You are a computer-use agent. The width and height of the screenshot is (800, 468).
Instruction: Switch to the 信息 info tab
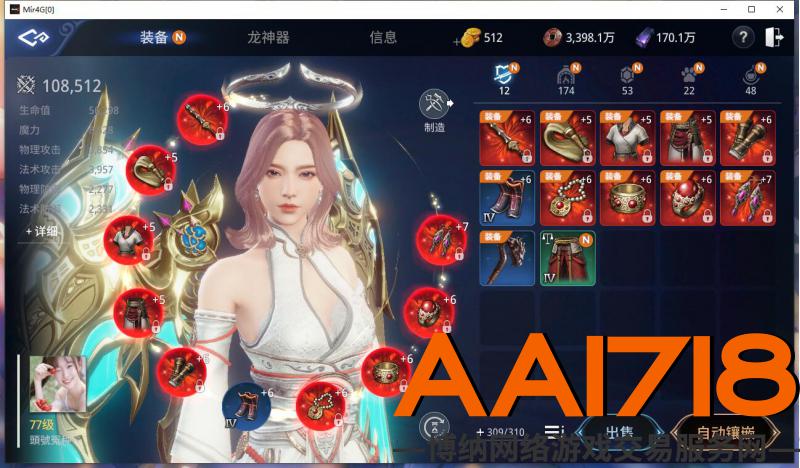tap(383, 38)
